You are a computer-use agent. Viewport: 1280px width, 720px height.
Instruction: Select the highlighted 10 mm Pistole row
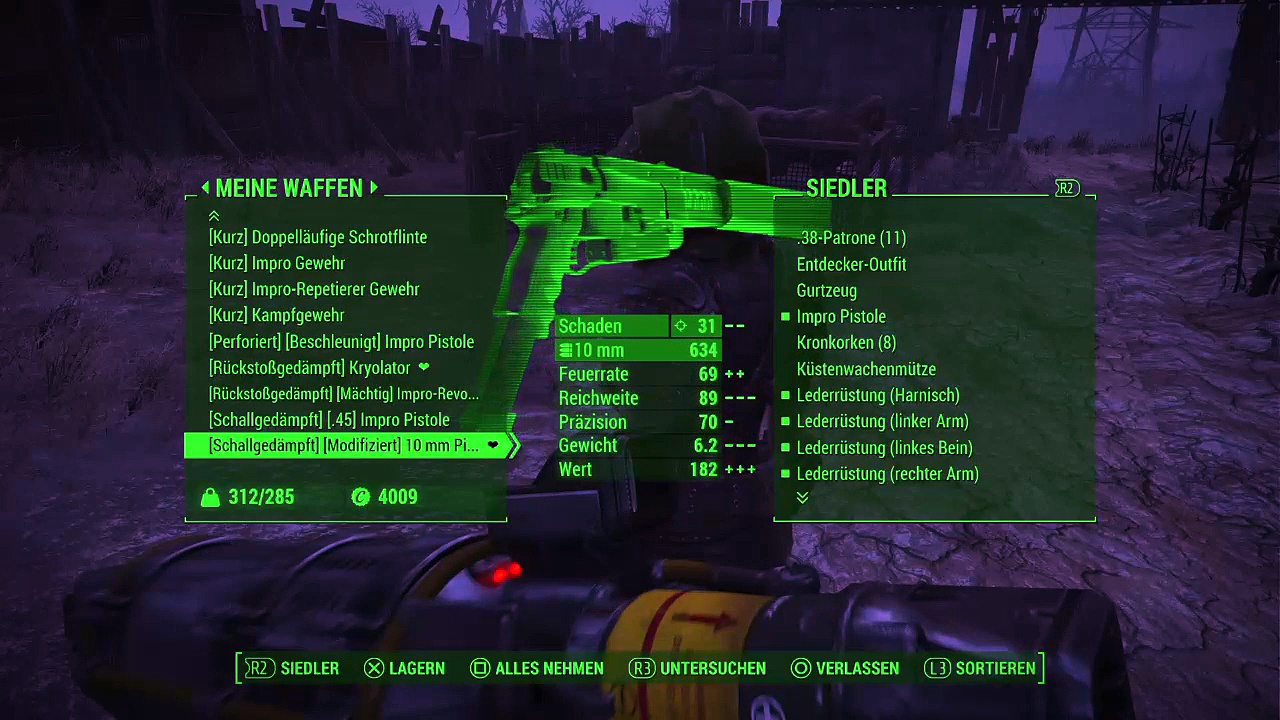coord(344,446)
